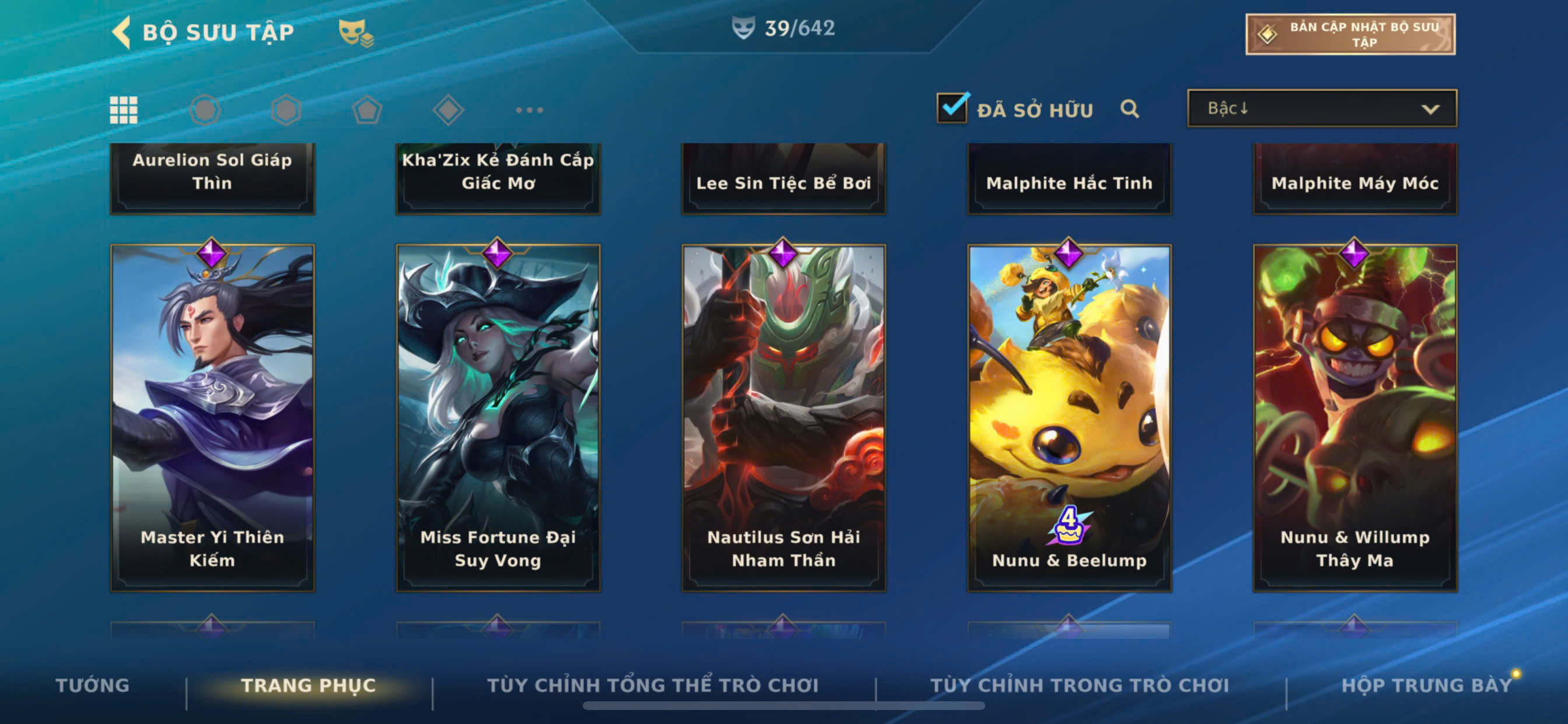1568x724 pixels.
Task: Open the skin search magnifier
Action: point(1129,109)
